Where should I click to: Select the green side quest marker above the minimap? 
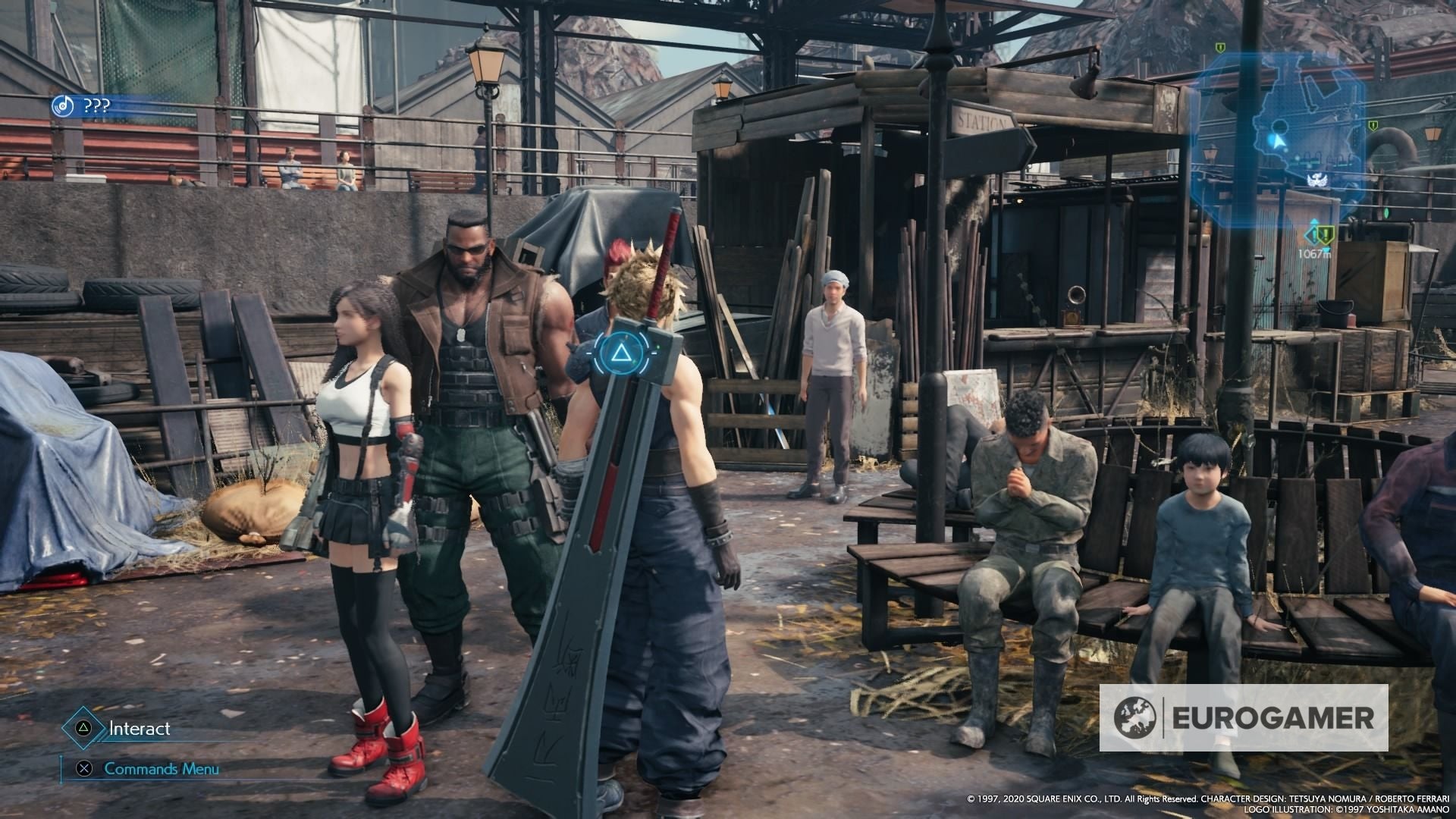click(x=1219, y=47)
